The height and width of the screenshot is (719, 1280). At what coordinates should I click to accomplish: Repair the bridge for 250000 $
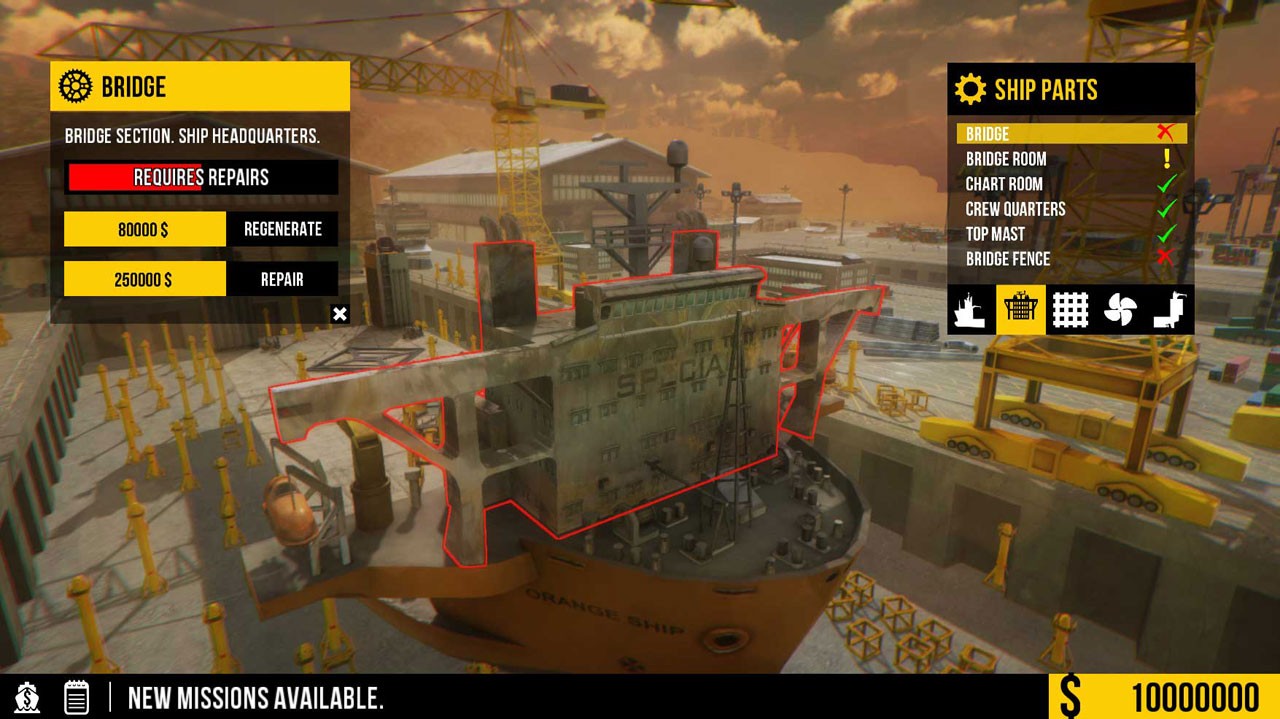point(282,279)
